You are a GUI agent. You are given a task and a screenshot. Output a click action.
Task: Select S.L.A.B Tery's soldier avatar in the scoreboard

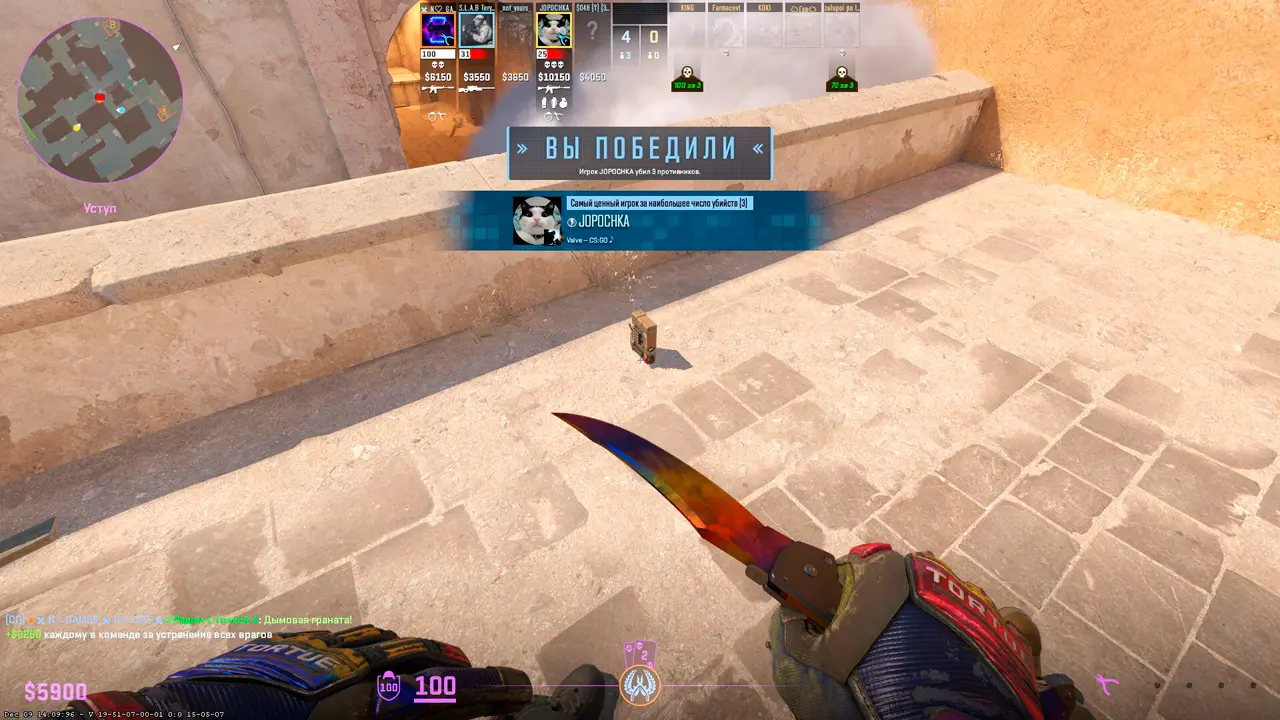pos(476,30)
